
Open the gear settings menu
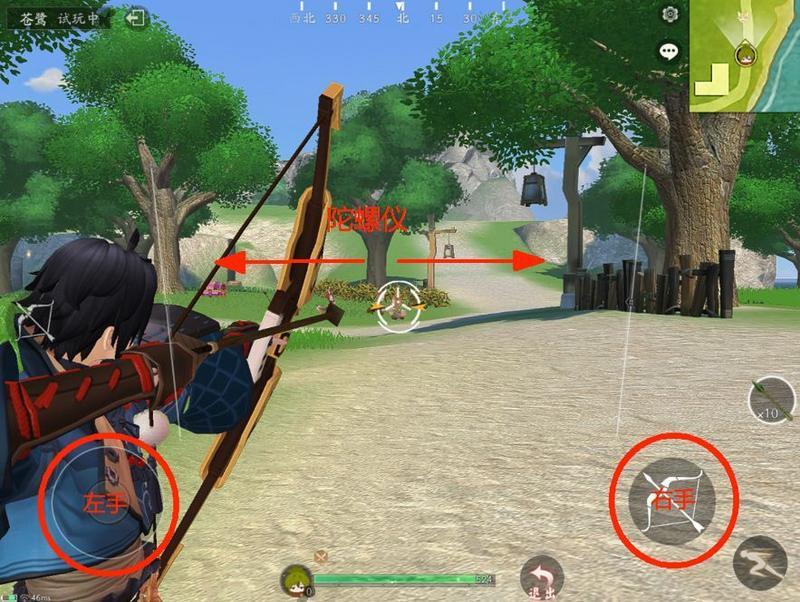click(670, 14)
